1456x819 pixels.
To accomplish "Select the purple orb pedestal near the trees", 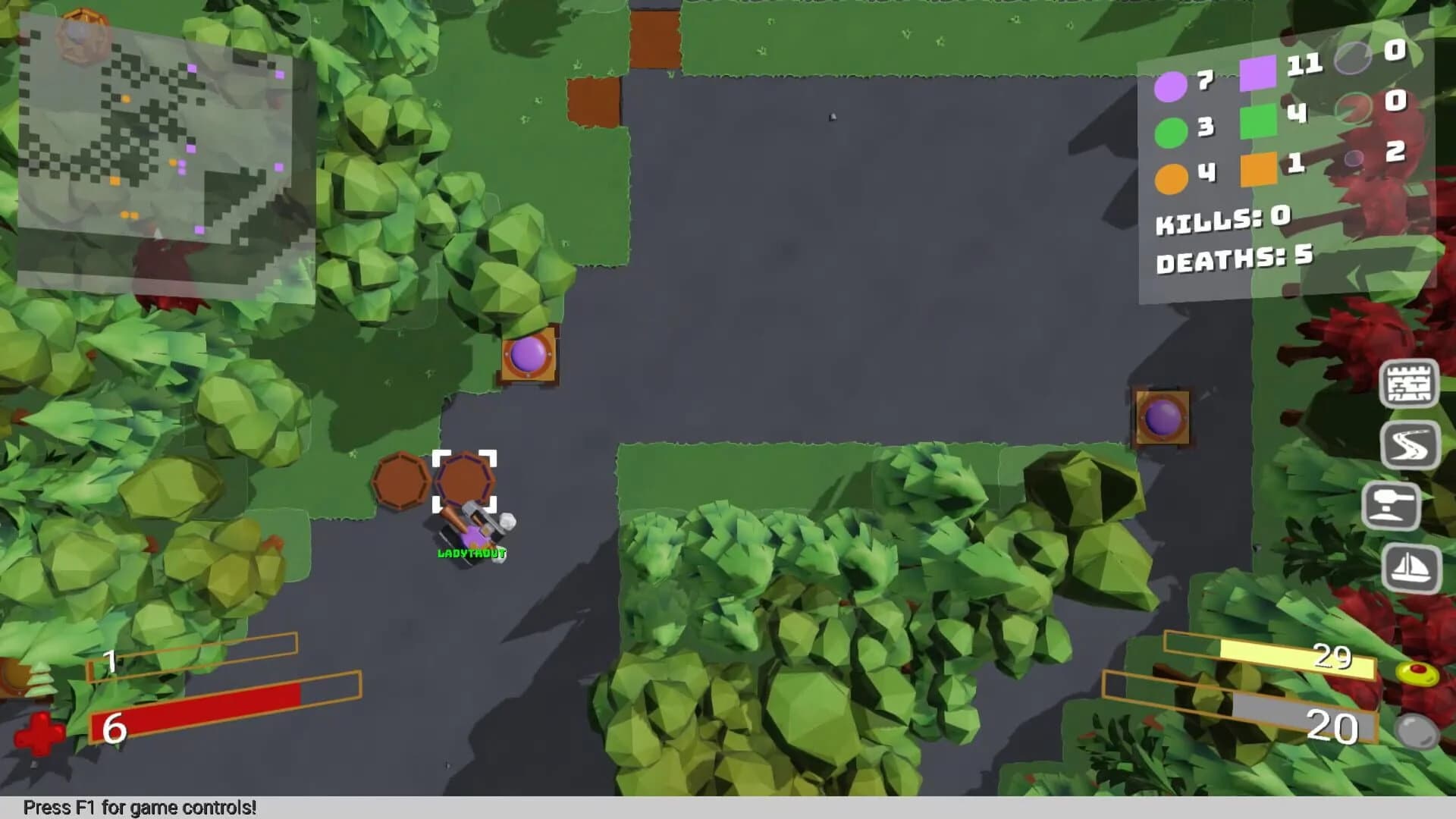I will point(529,355).
